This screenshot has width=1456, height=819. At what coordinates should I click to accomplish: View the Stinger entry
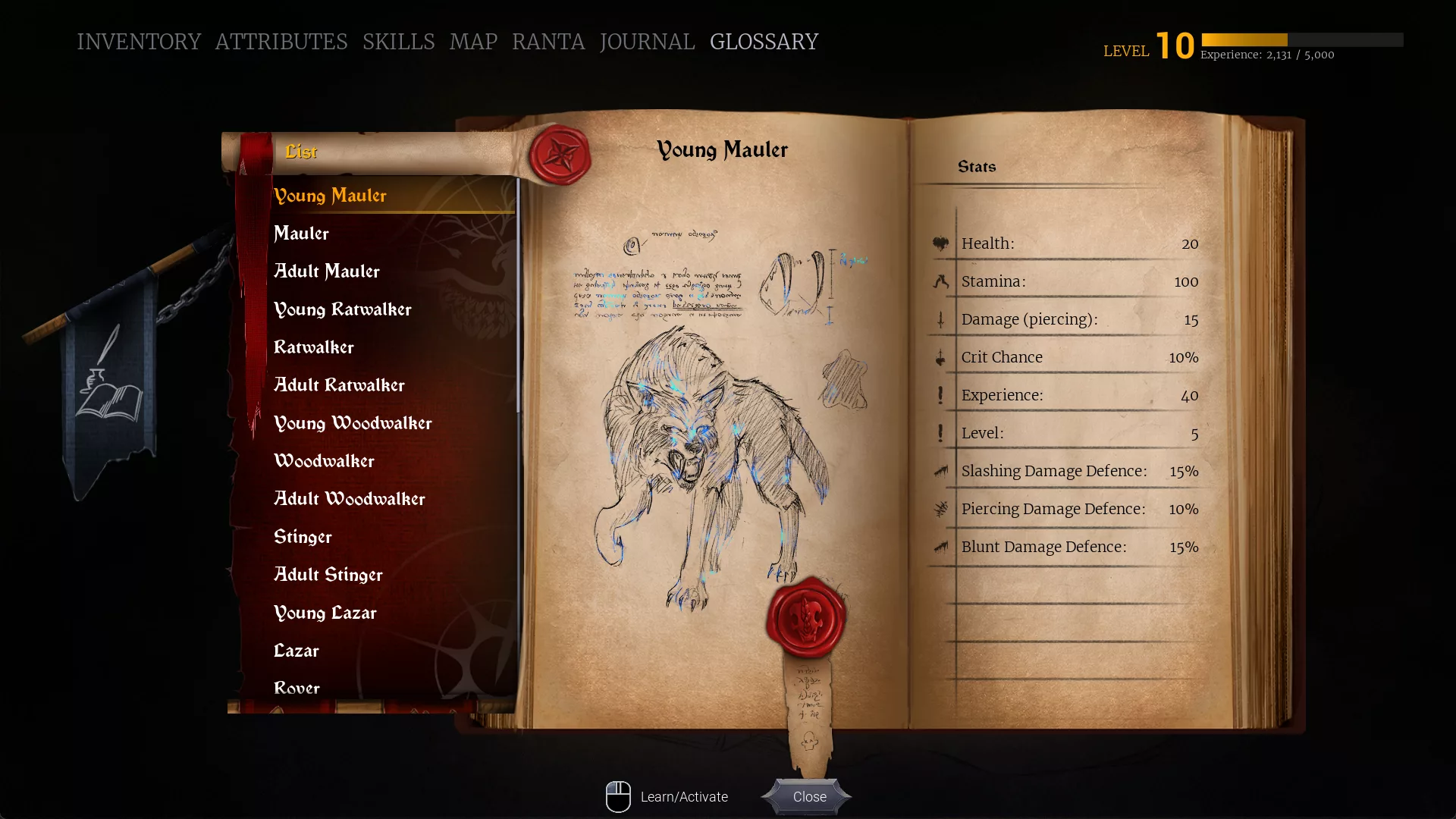303,537
